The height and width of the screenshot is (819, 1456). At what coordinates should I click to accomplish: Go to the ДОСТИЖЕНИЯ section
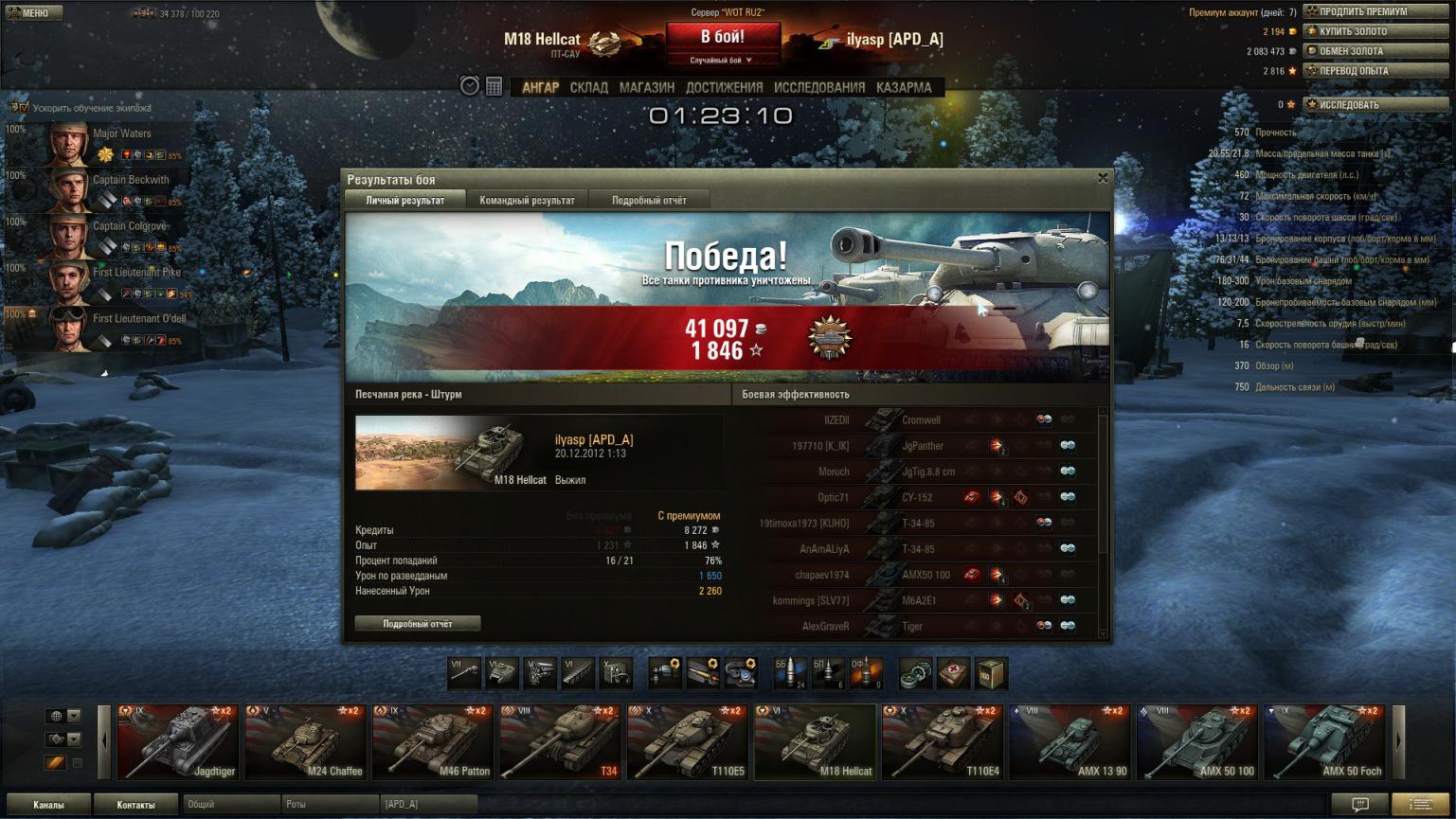(724, 87)
